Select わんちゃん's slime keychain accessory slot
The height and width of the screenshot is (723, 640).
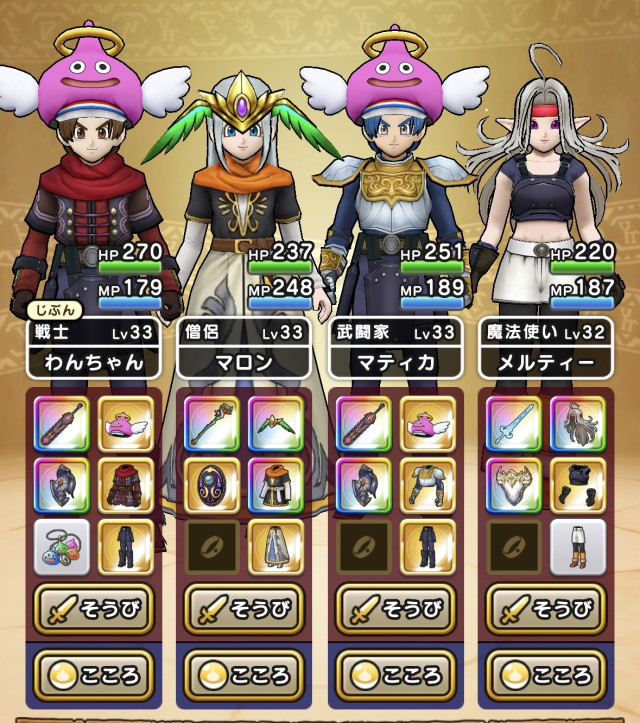[61, 546]
